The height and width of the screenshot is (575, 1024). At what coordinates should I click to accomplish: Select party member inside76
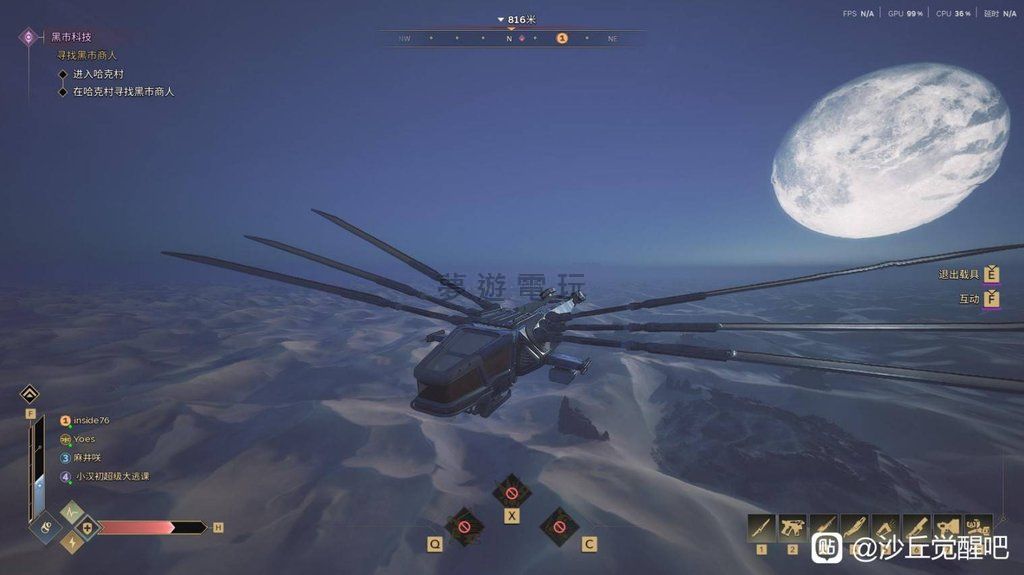[90, 421]
